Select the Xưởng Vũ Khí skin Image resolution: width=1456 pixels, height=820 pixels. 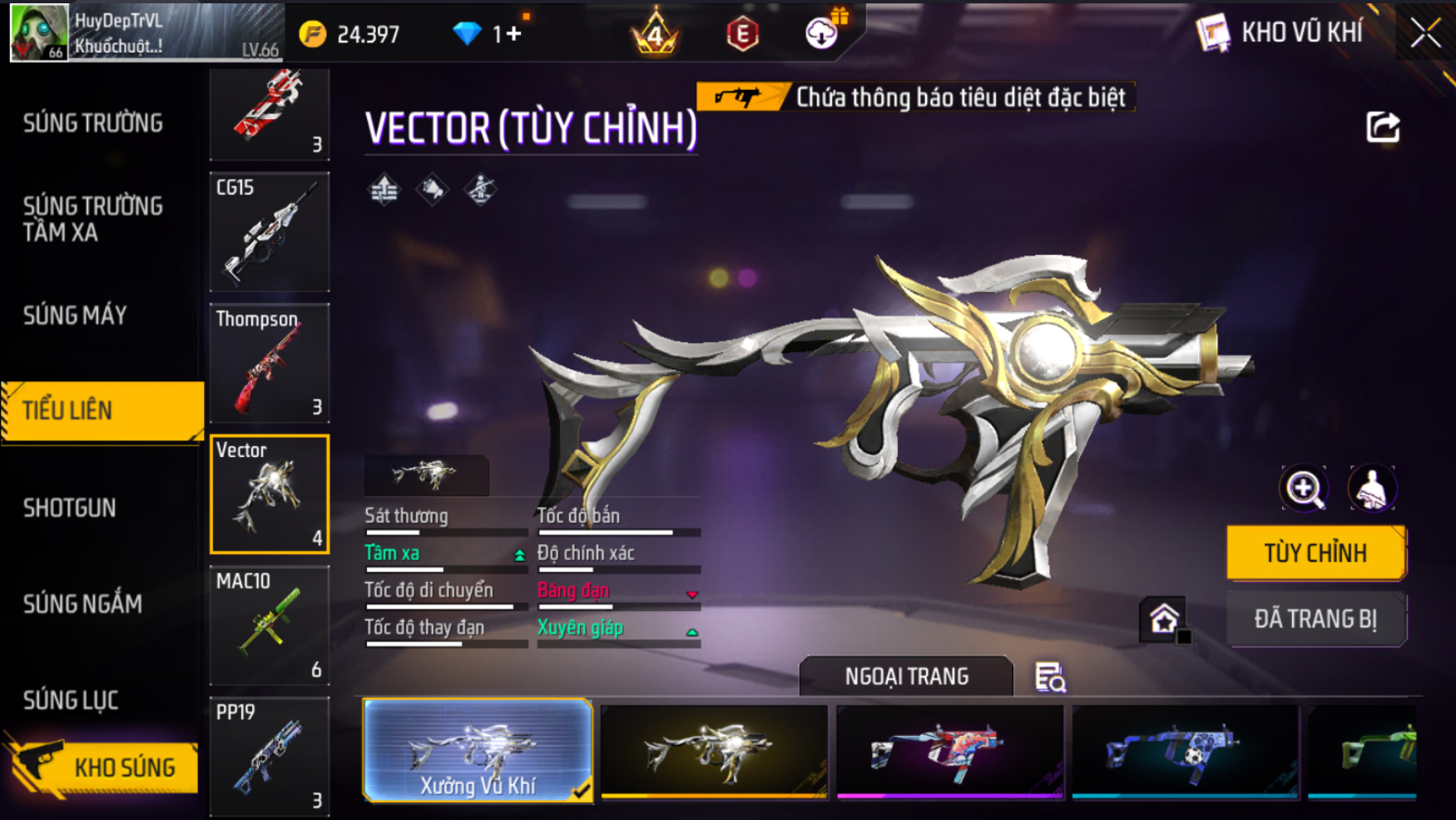click(478, 751)
